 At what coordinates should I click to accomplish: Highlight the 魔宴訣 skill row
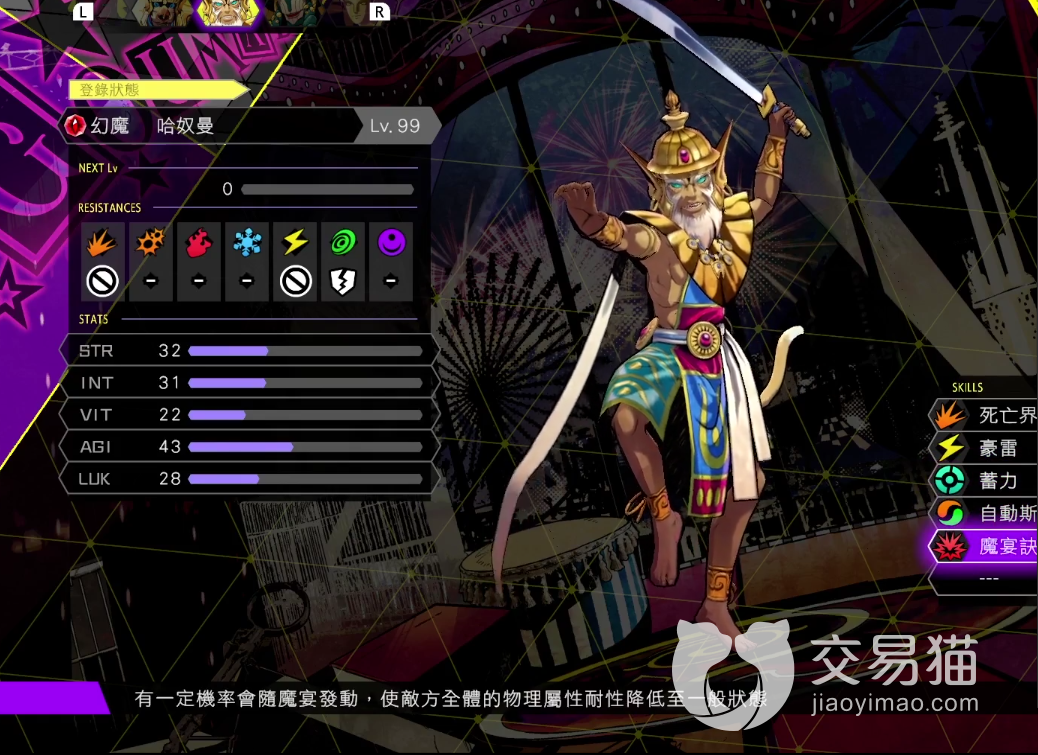click(x=990, y=547)
